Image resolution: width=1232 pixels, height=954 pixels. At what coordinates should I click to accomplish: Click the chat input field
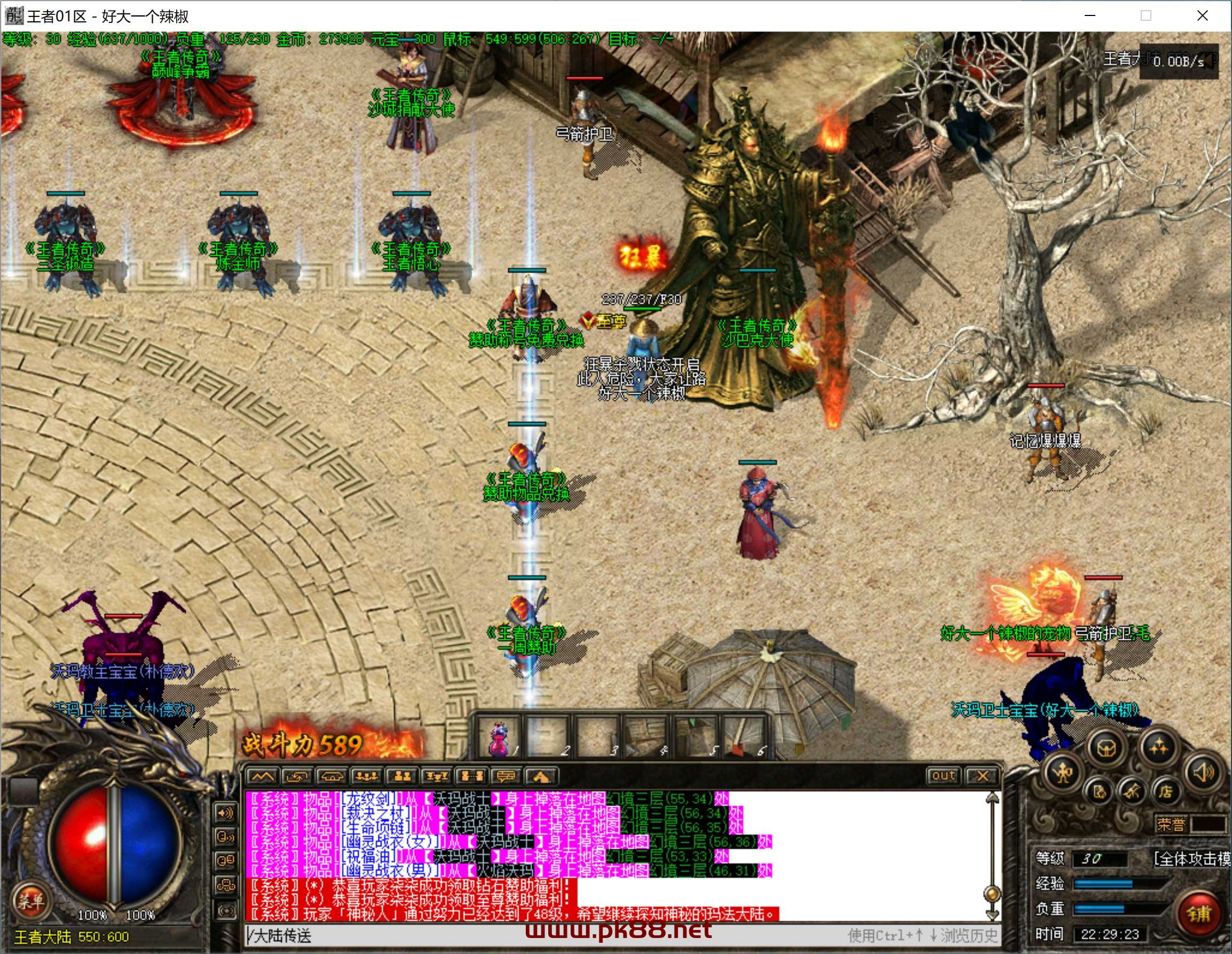tap(542, 936)
